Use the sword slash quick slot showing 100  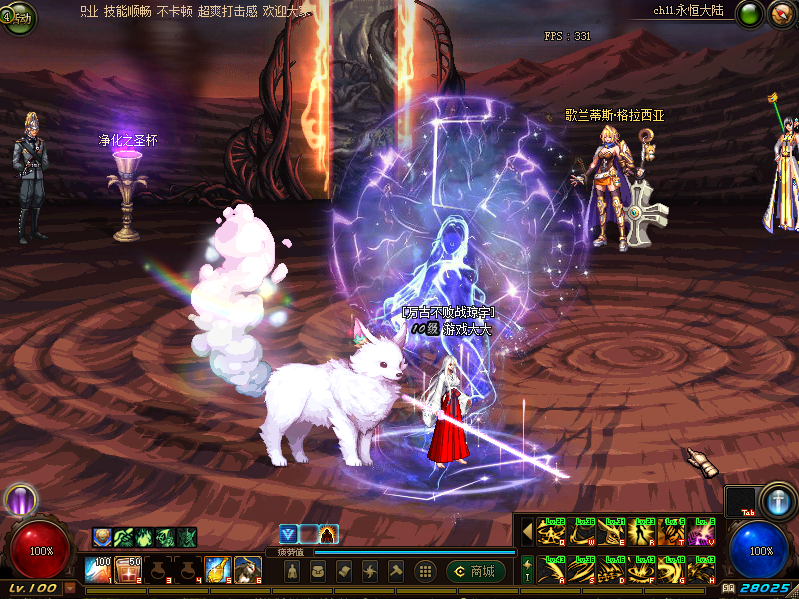[97, 570]
